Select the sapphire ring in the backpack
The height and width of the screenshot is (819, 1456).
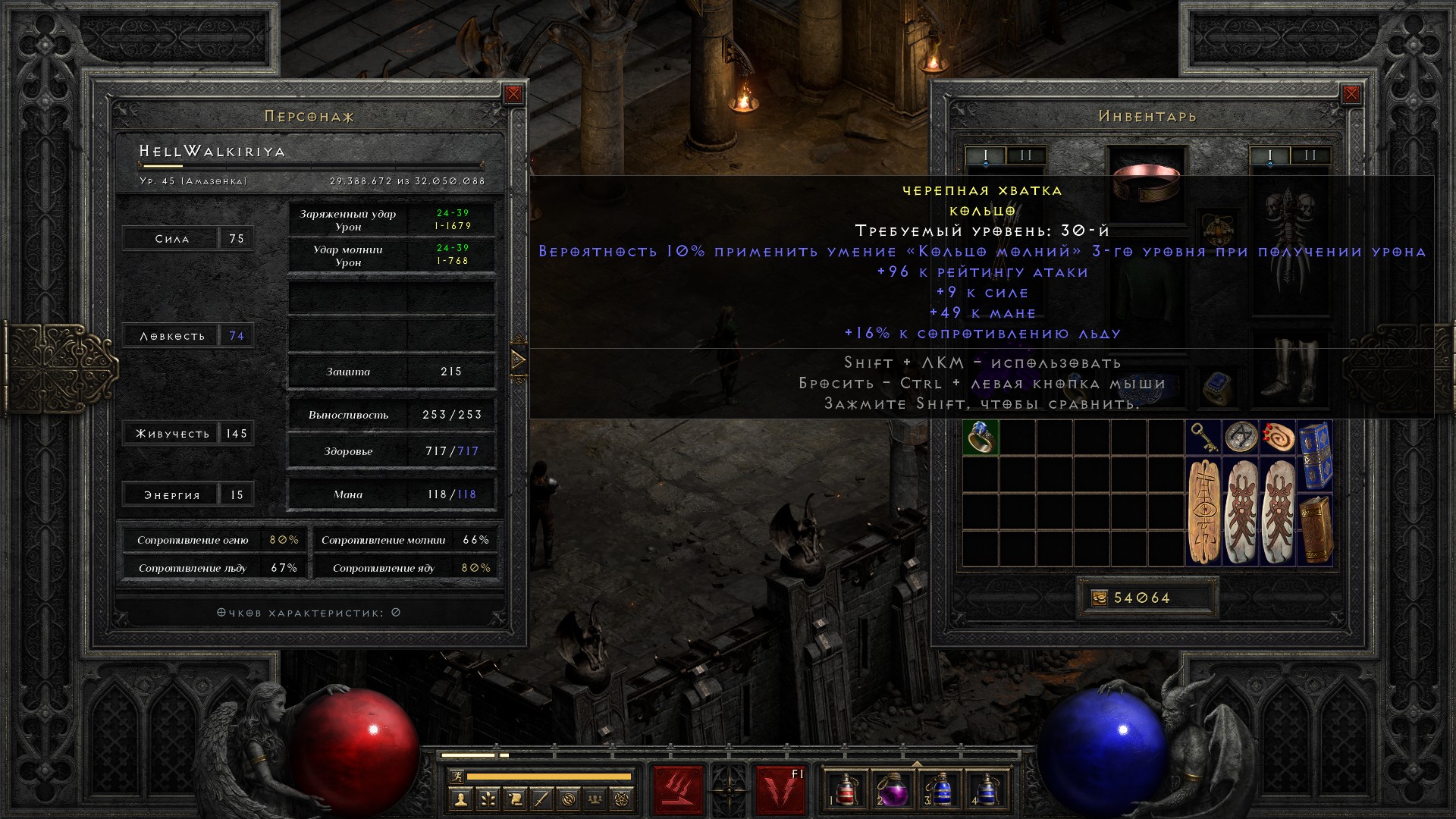[980, 438]
